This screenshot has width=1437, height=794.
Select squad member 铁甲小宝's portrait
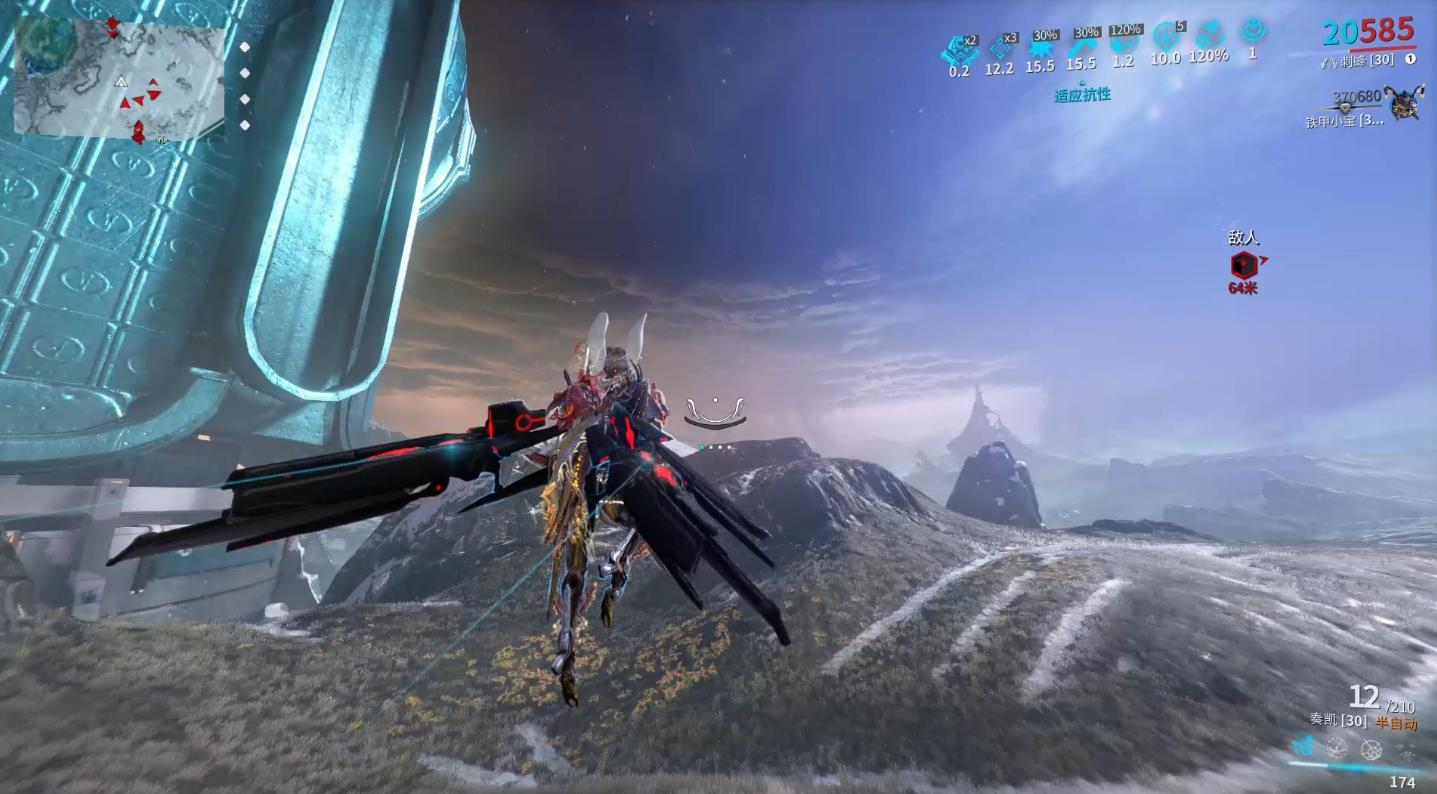pos(1406,103)
